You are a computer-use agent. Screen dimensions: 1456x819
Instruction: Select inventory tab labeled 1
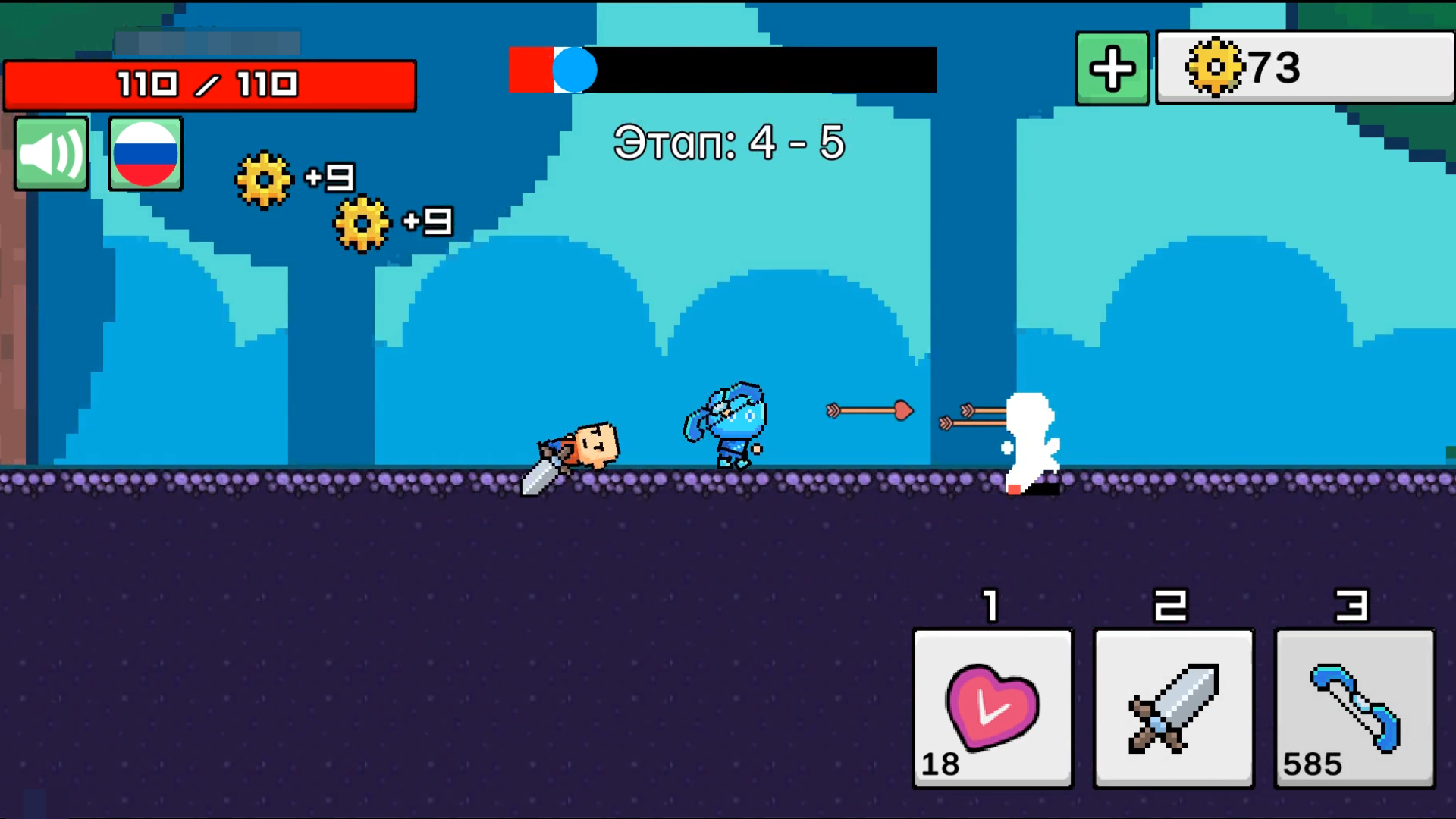990,604
